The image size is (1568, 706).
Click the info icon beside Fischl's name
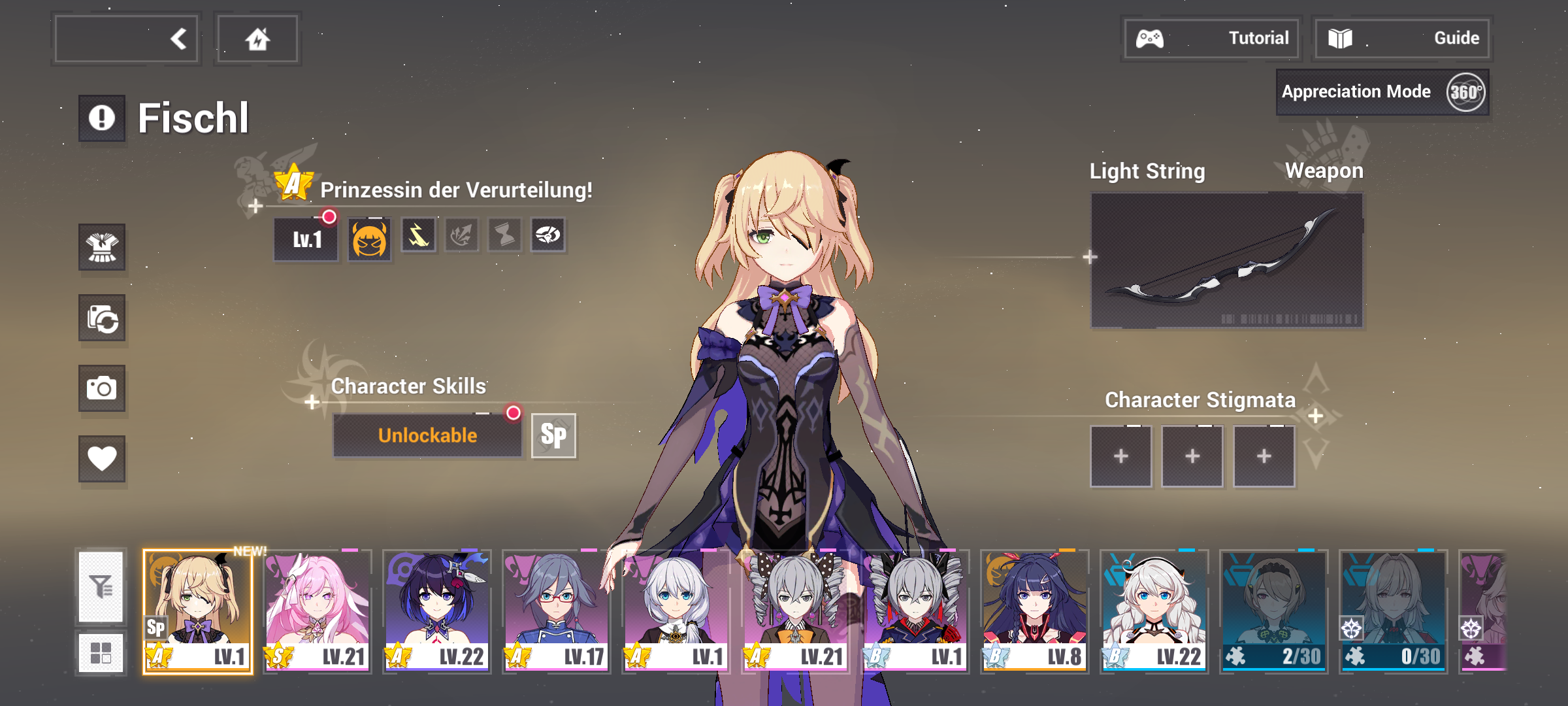(101, 116)
